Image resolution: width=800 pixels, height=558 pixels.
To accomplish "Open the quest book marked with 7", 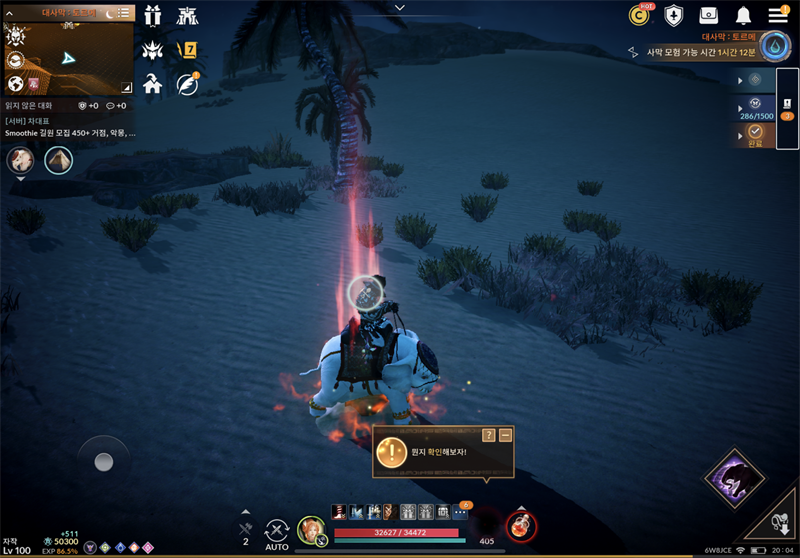I will 187,49.
